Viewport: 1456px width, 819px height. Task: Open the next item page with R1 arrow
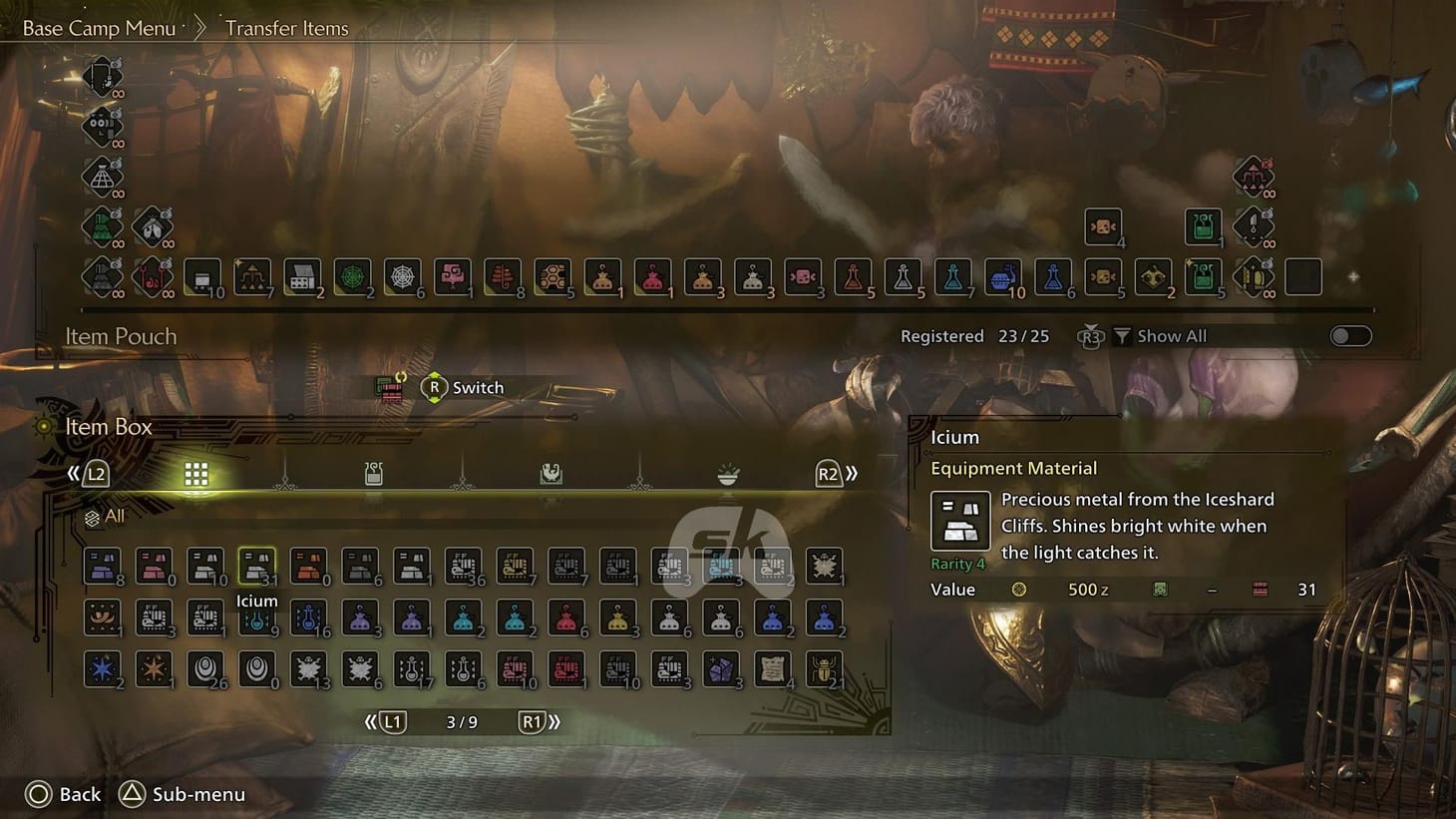pos(535,720)
